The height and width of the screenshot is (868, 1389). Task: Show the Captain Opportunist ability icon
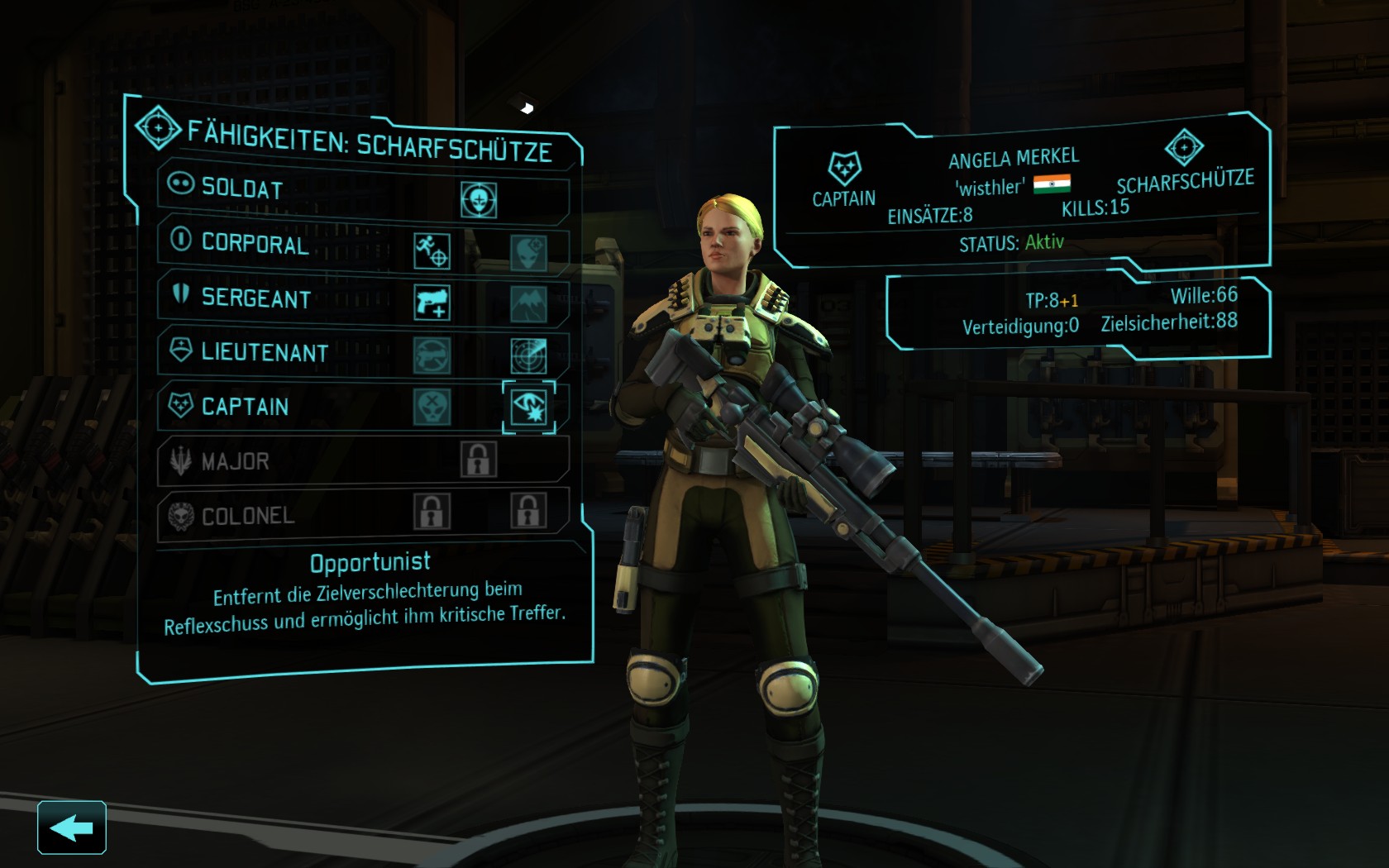click(529, 407)
